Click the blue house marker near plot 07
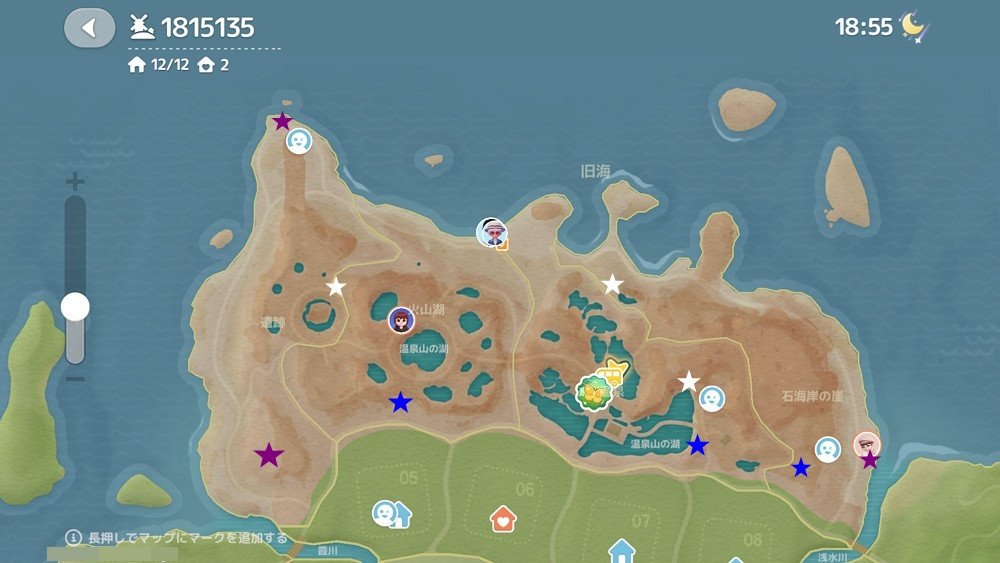 (622, 551)
